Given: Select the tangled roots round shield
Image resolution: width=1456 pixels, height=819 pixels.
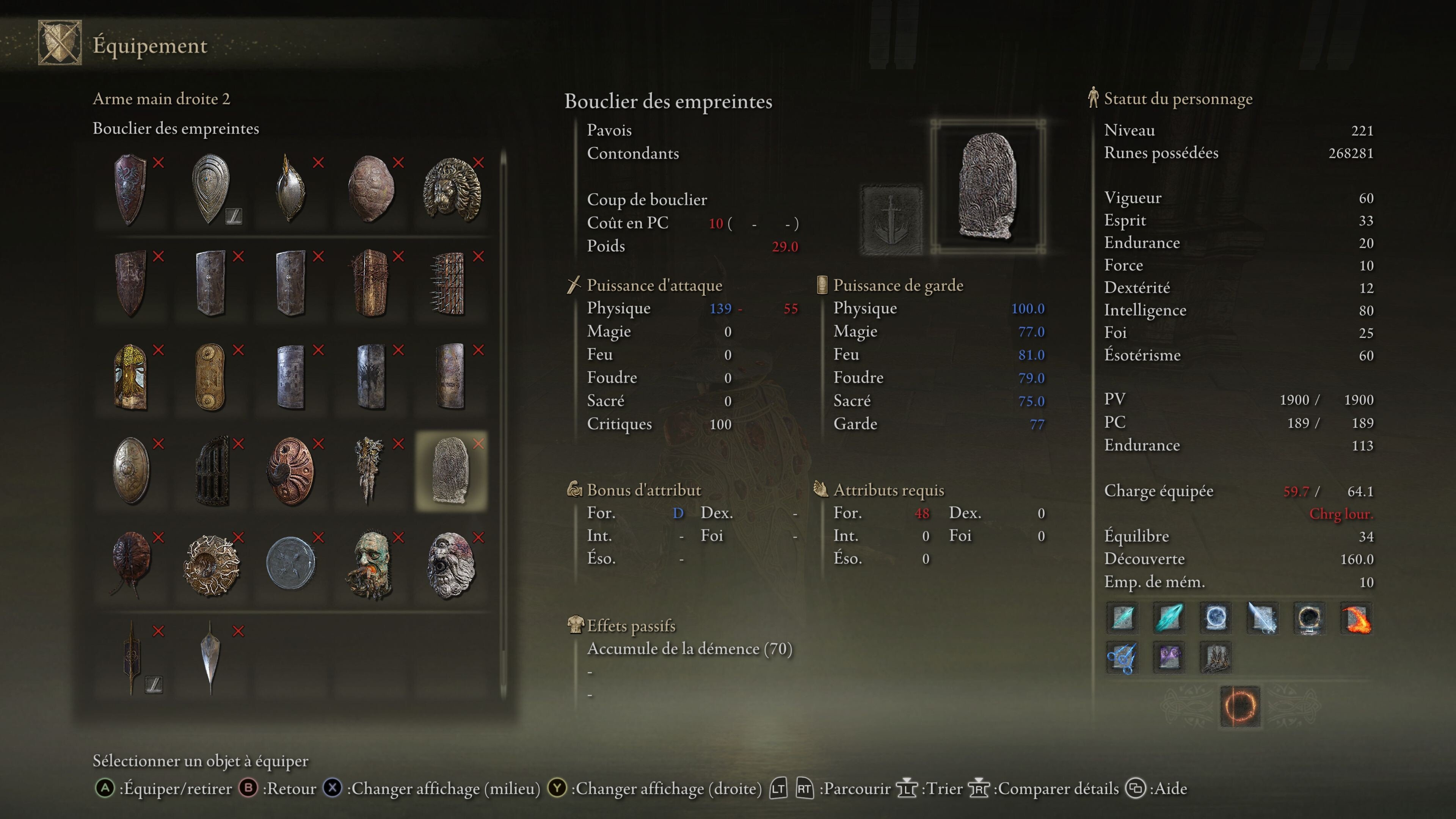Looking at the screenshot, I should pos(211,564).
